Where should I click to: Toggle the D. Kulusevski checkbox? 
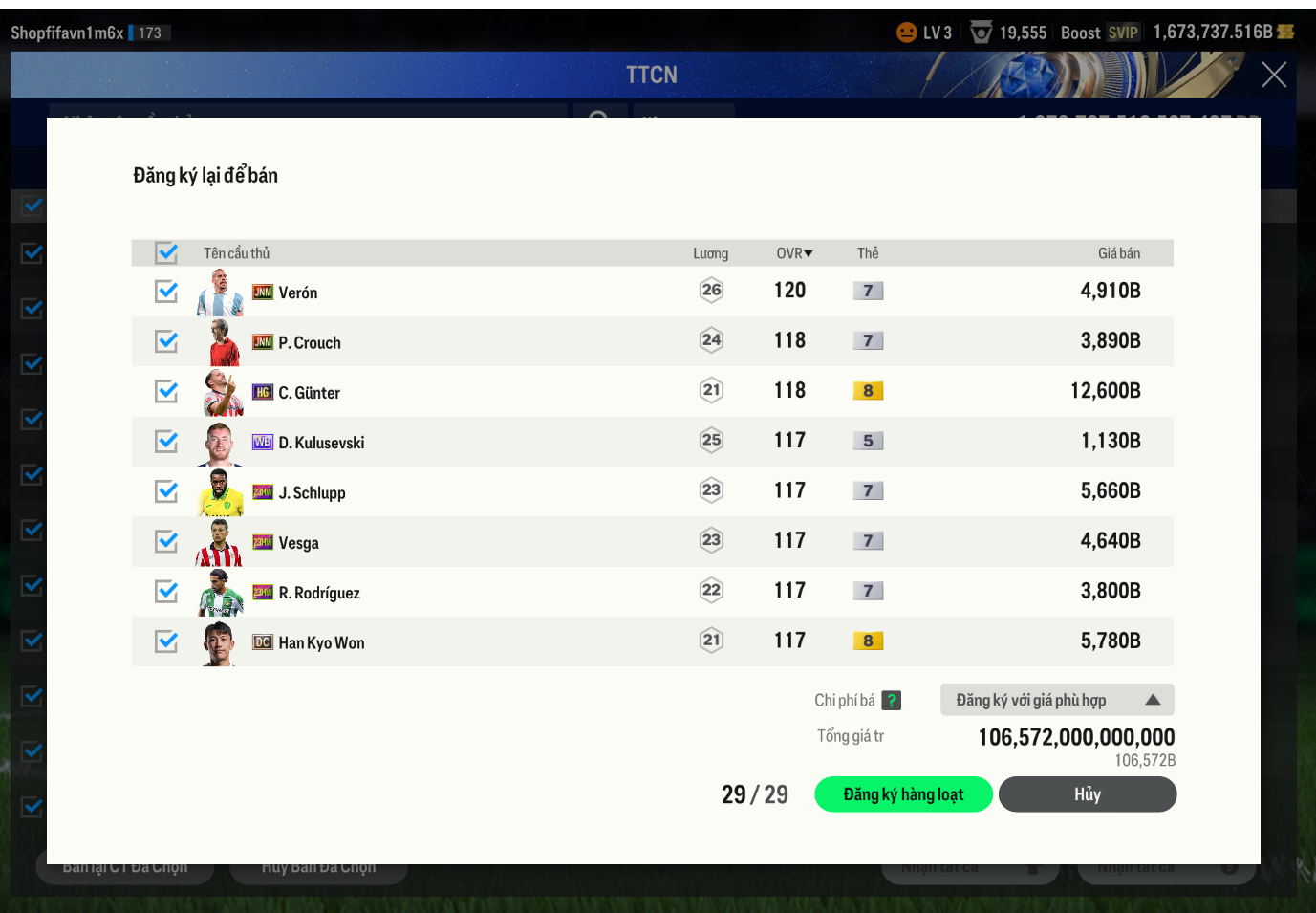166,441
